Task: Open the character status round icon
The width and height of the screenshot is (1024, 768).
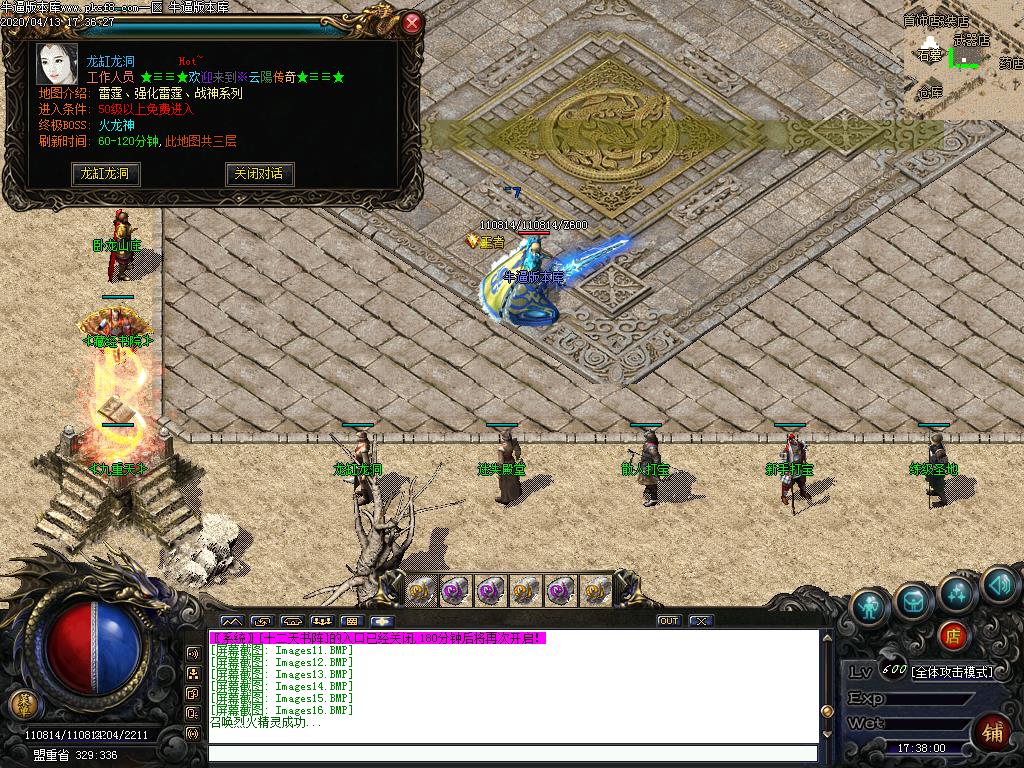Action: pyautogui.click(x=871, y=608)
